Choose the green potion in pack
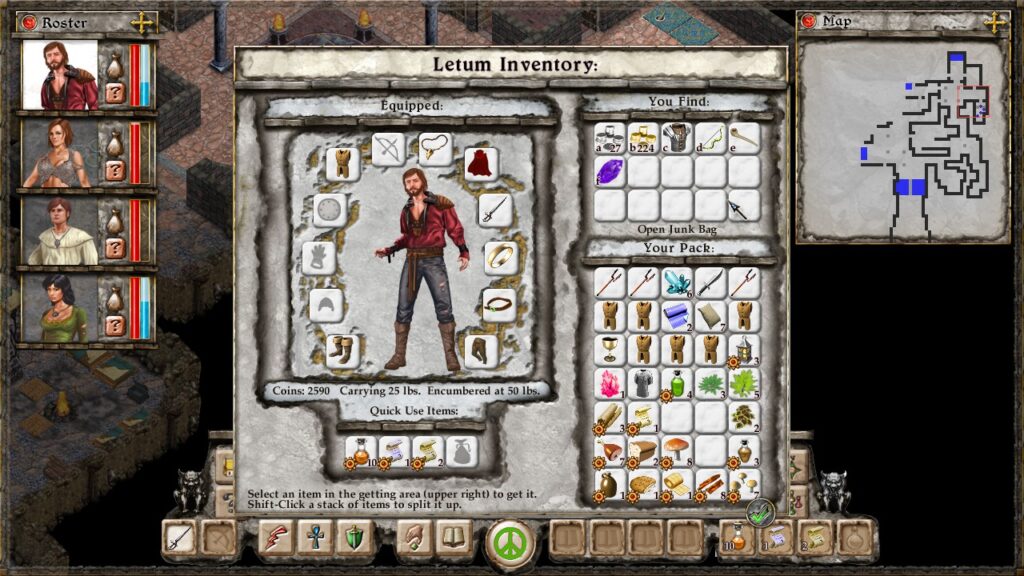Viewport: 1024px width, 576px height. pos(677,383)
